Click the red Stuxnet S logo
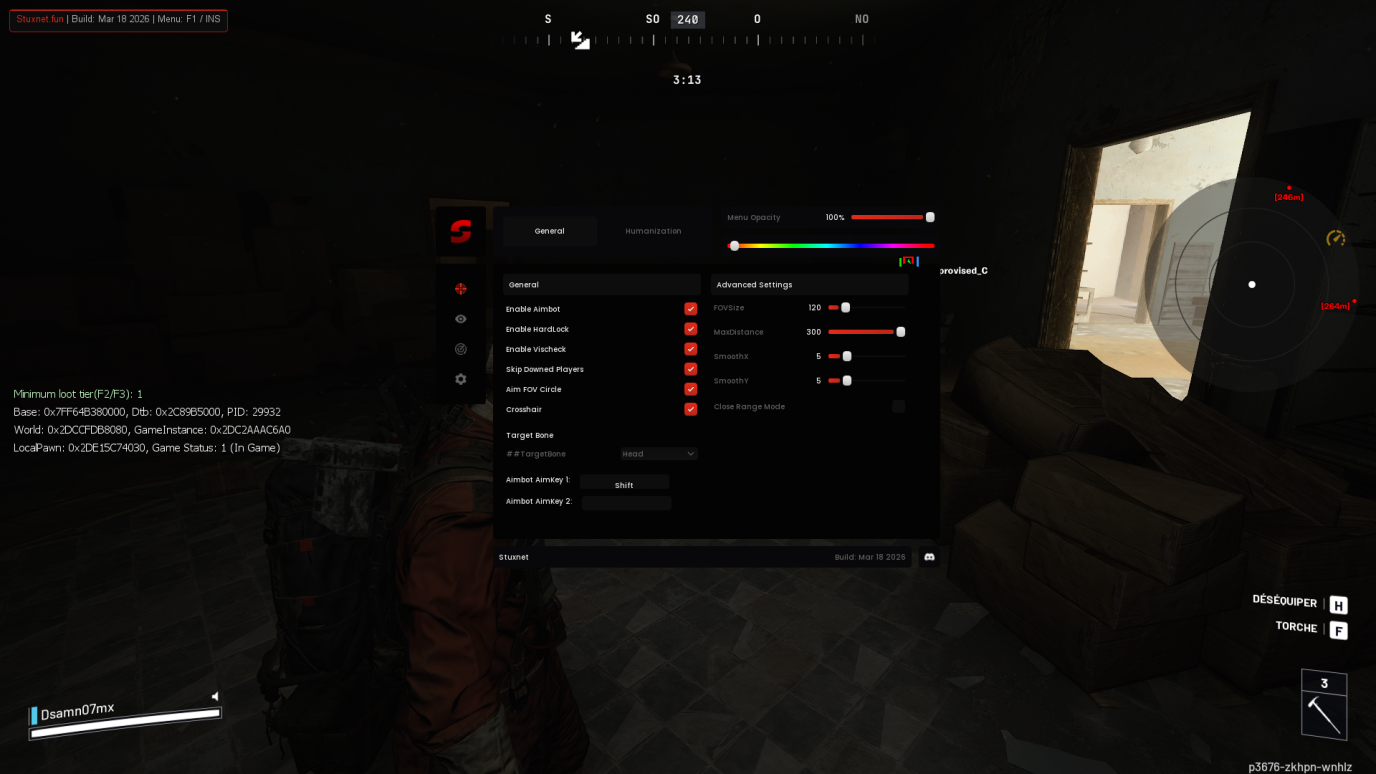 (459, 232)
